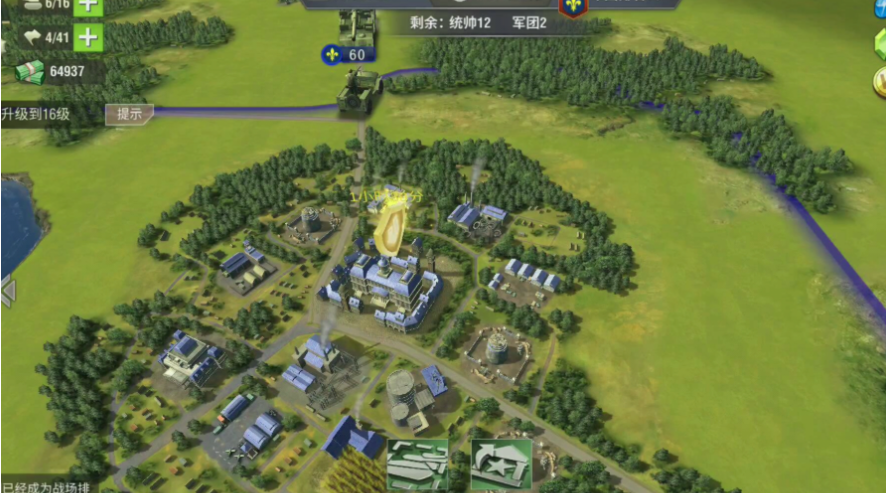This screenshot has height=493, width=886.
Task: Click the fleur-de-lis faction emblem
Action: (x=573, y=6)
